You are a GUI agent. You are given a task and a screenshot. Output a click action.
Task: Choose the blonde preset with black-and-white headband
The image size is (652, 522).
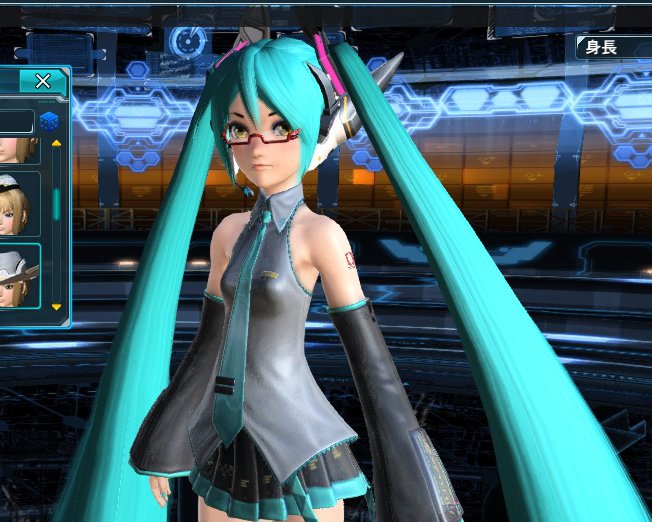18,203
